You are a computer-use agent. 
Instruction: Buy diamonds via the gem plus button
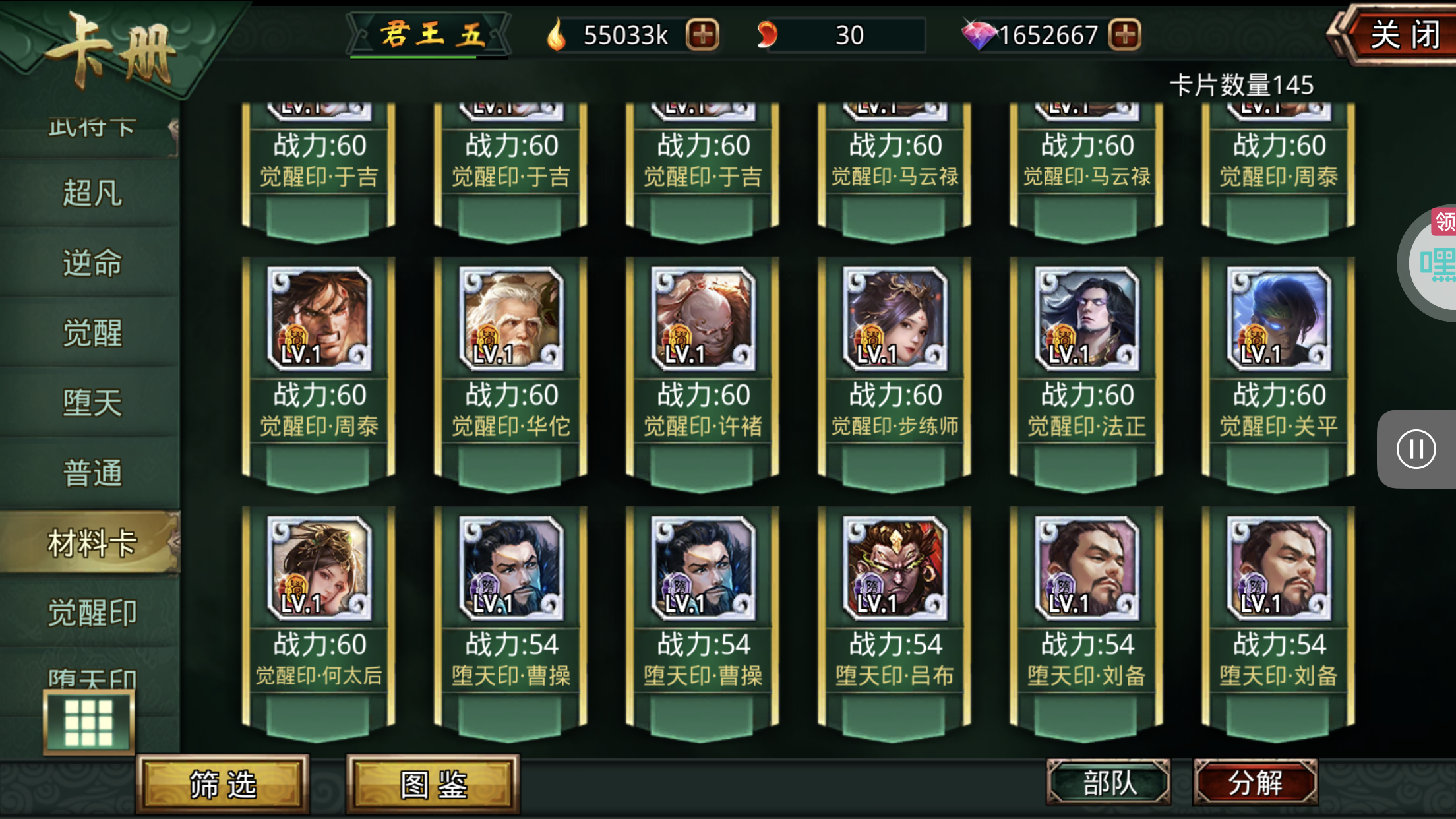1124,35
